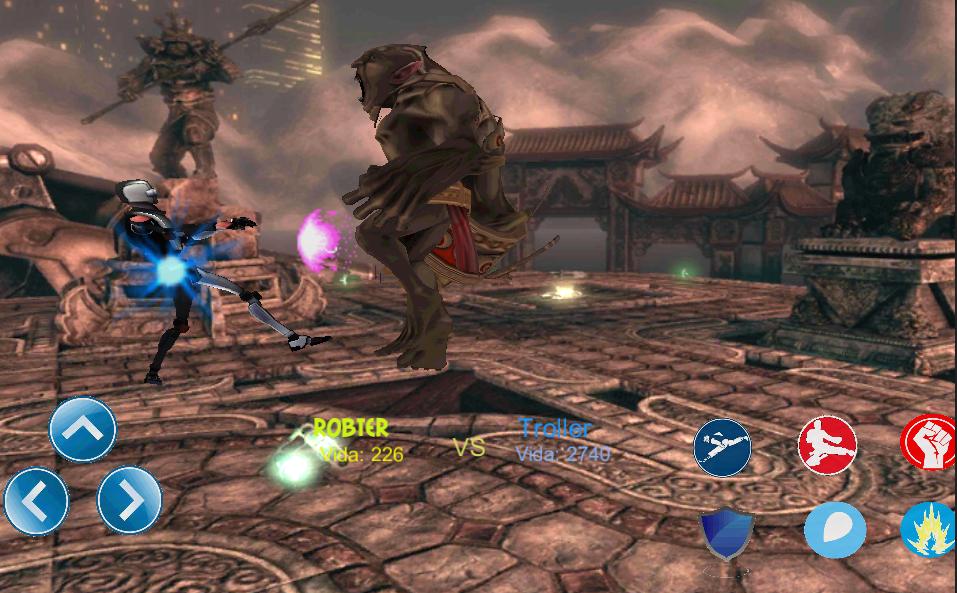Tap the right arrow move button

[129, 500]
